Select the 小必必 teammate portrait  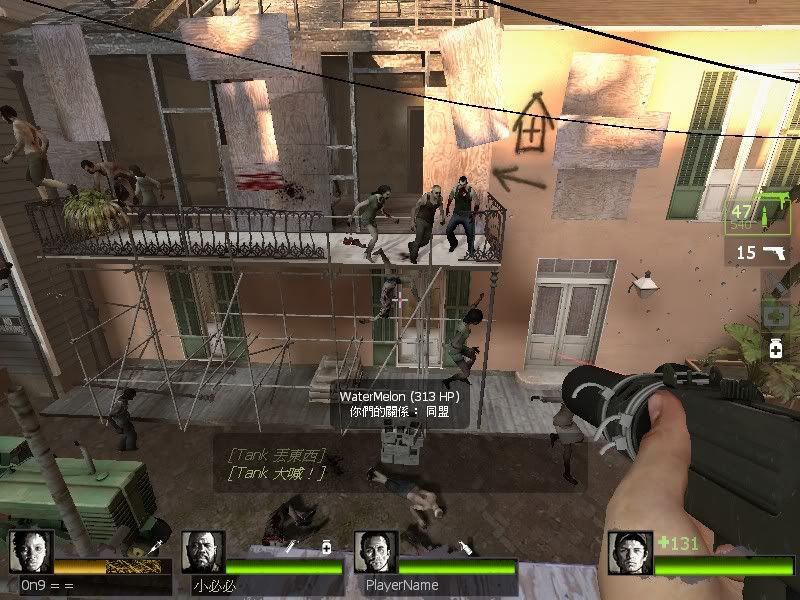[203, 551]
